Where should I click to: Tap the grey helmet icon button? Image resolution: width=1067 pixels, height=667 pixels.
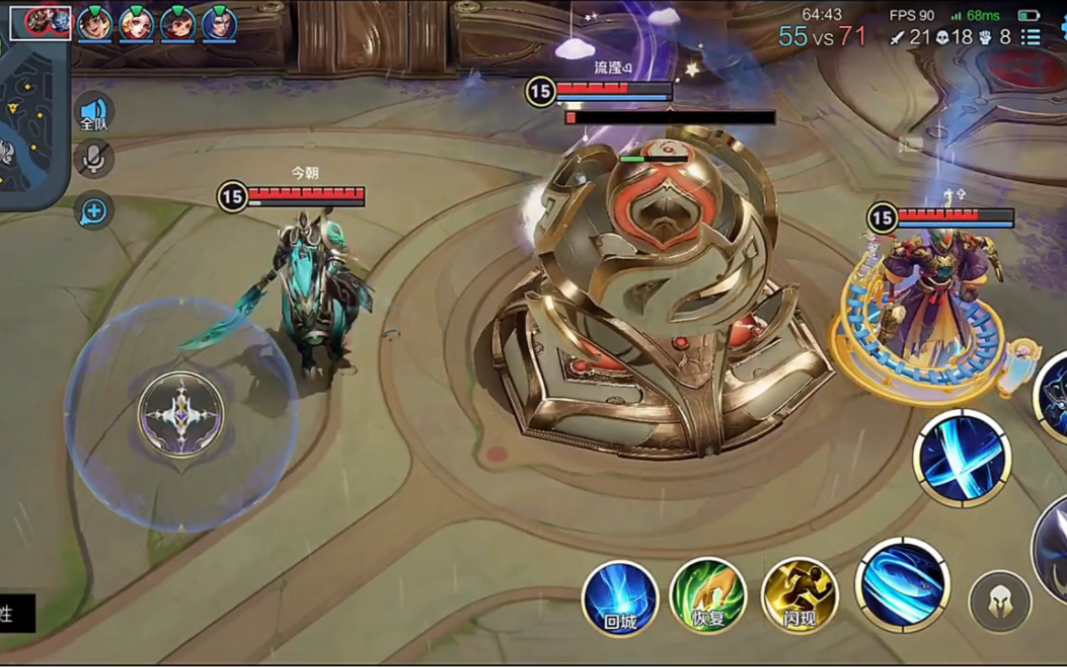[999, 601]
